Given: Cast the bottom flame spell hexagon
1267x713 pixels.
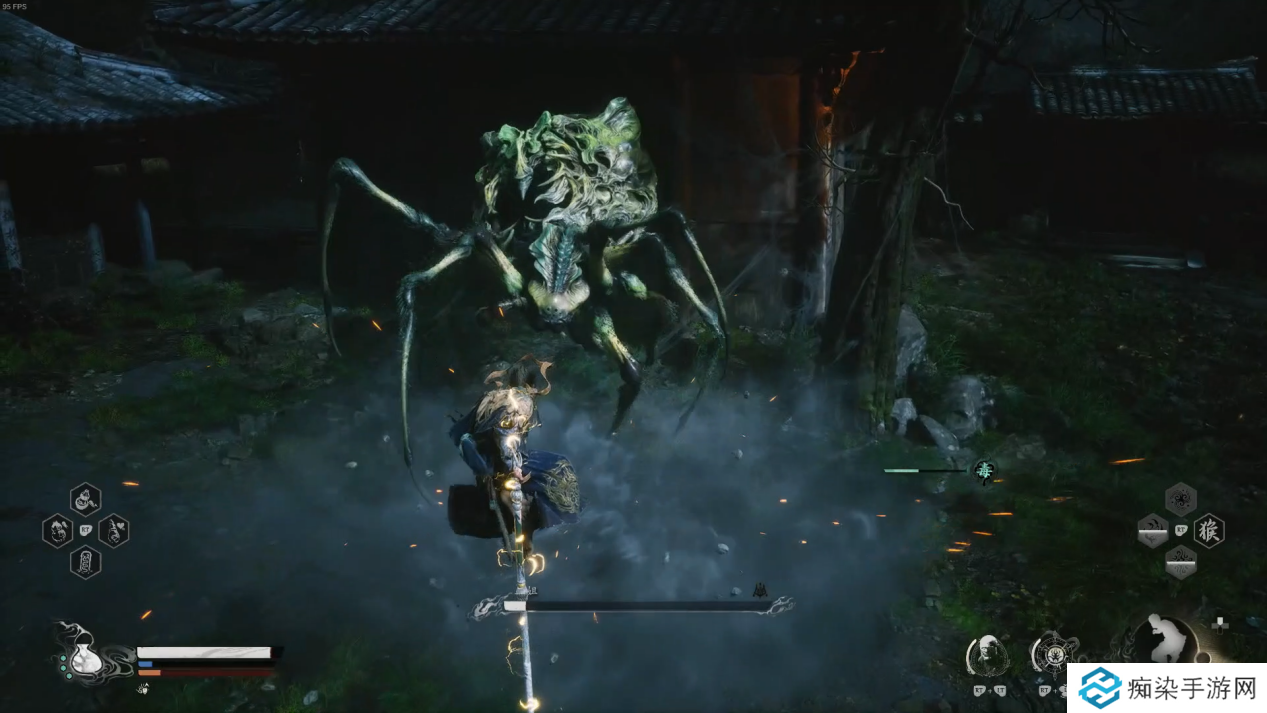Looking at the screenshot, I should coord(1181,561).
